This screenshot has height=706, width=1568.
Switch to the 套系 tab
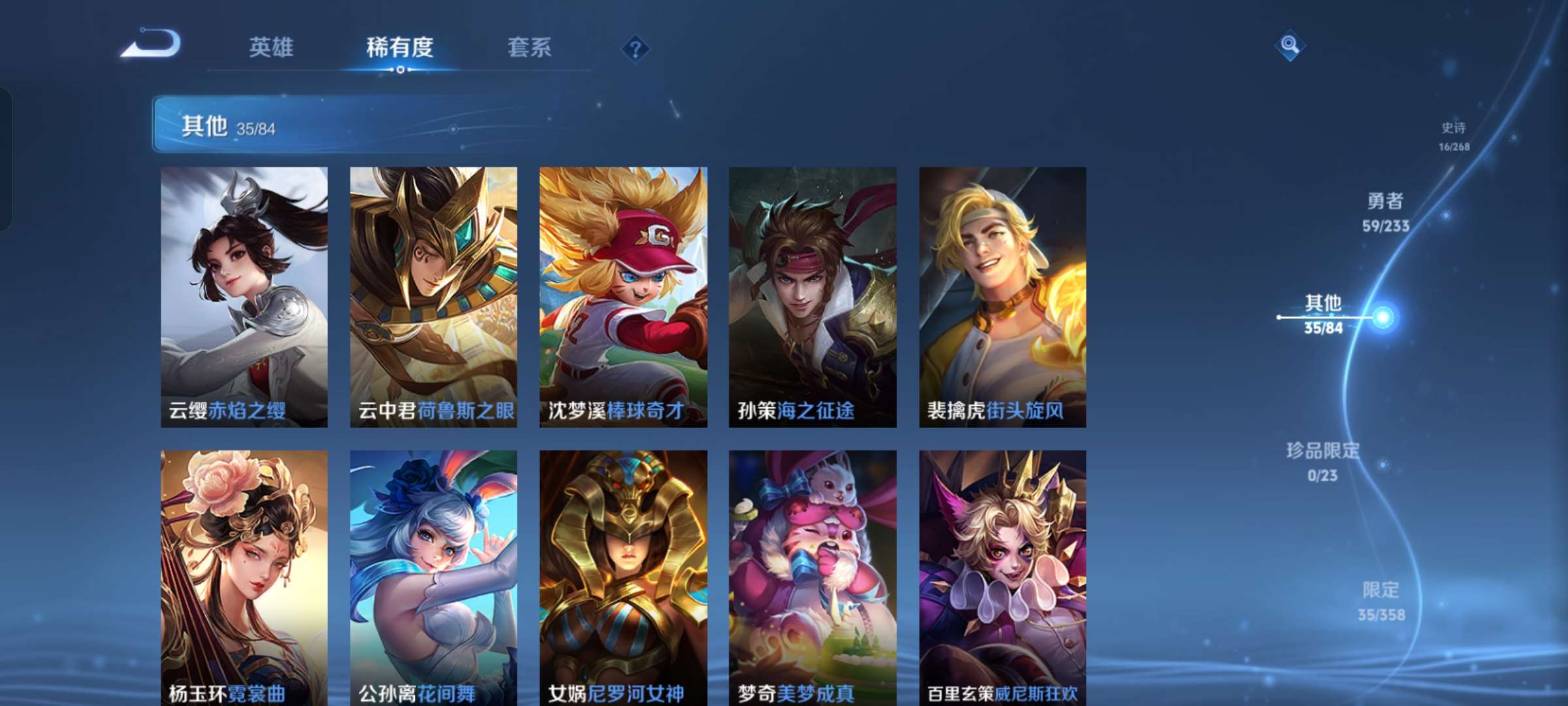tap(530, 46)
